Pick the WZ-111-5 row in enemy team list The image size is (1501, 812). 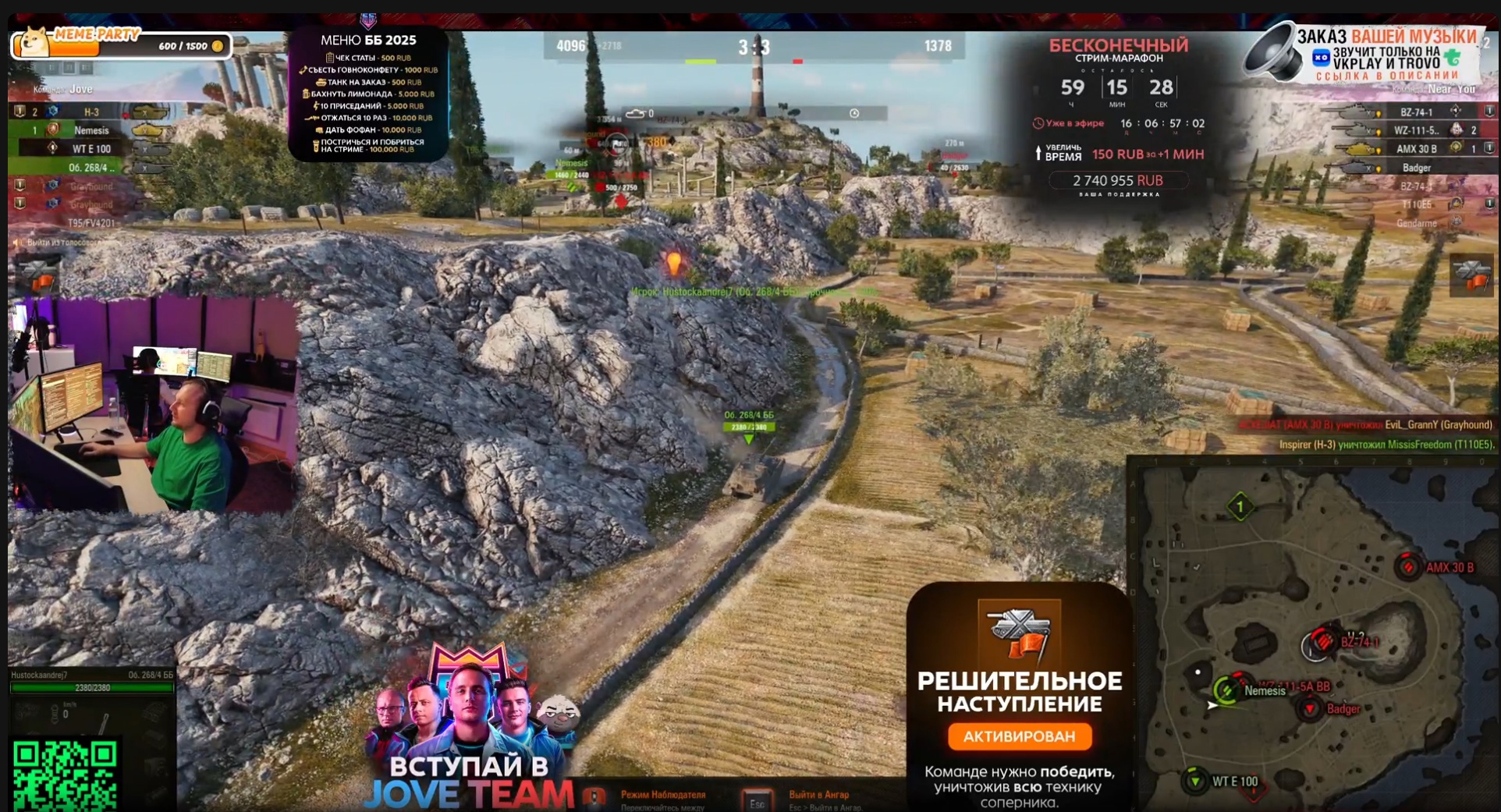[x=1415, y=130]
